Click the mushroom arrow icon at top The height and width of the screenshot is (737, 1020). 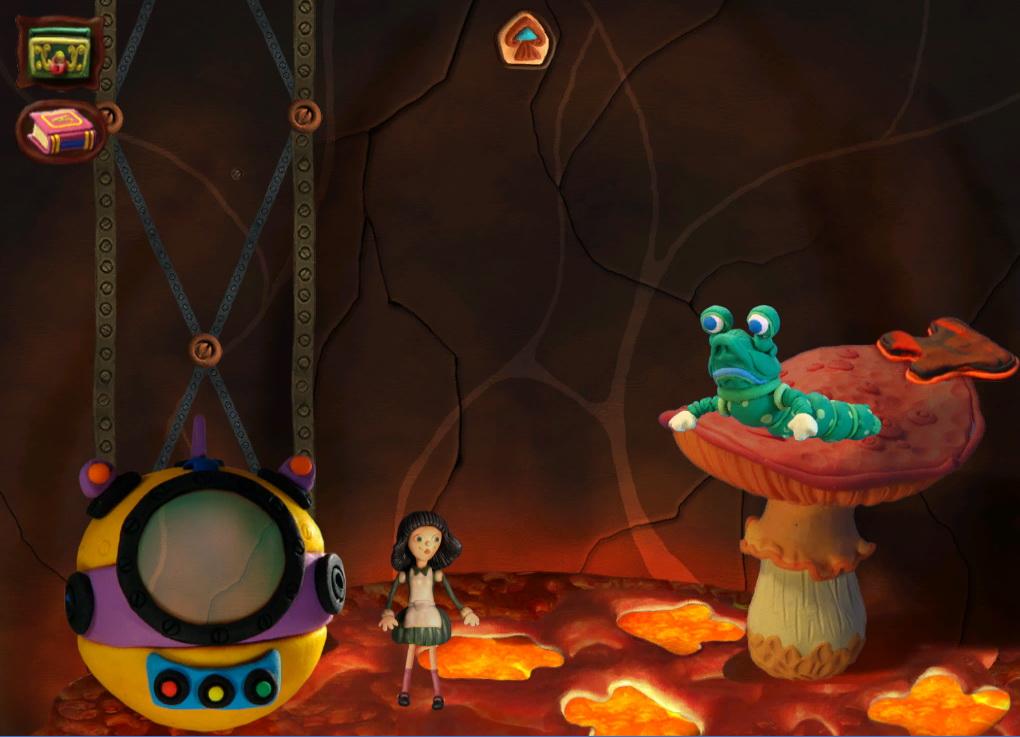(527, 39)
